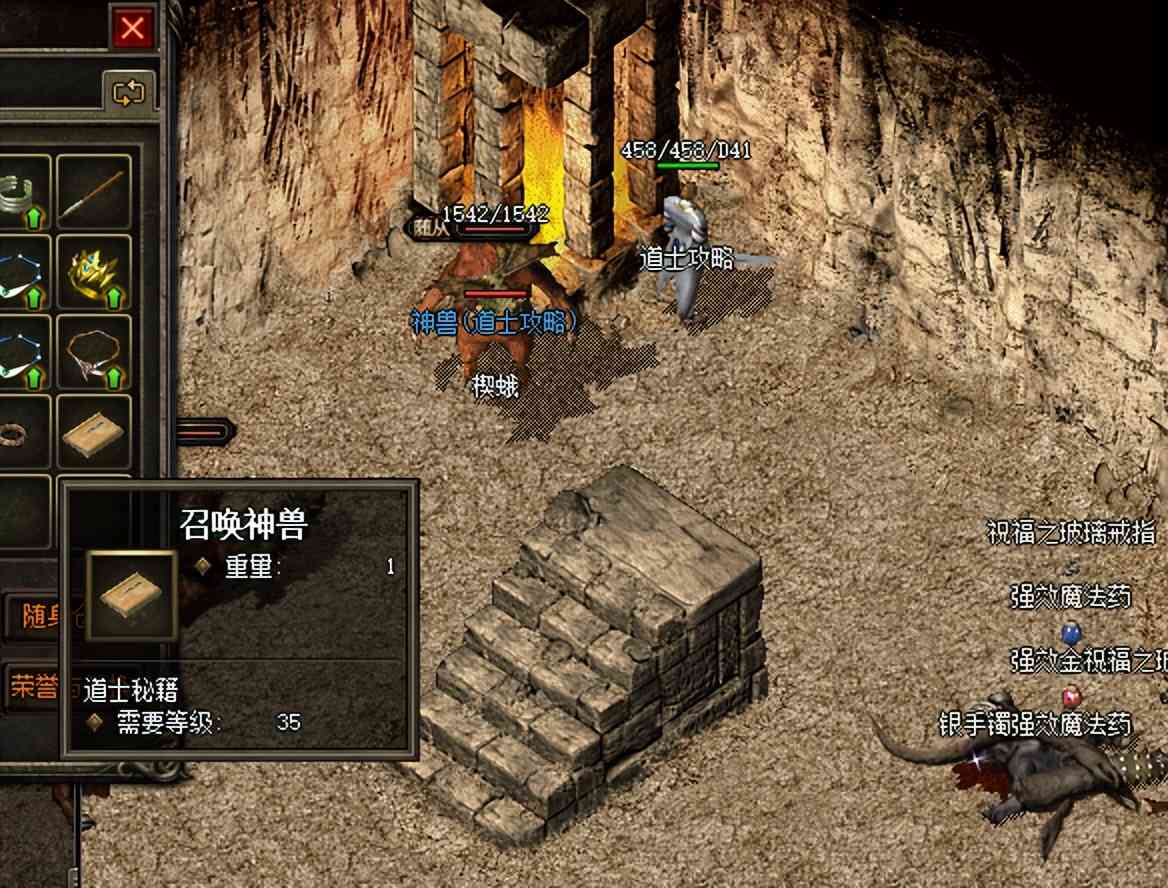Image resolution: width=1168 pixels, height=888 pixels.
Task: Click the yellow swap arrows tab
Action: tap(130, 93)
